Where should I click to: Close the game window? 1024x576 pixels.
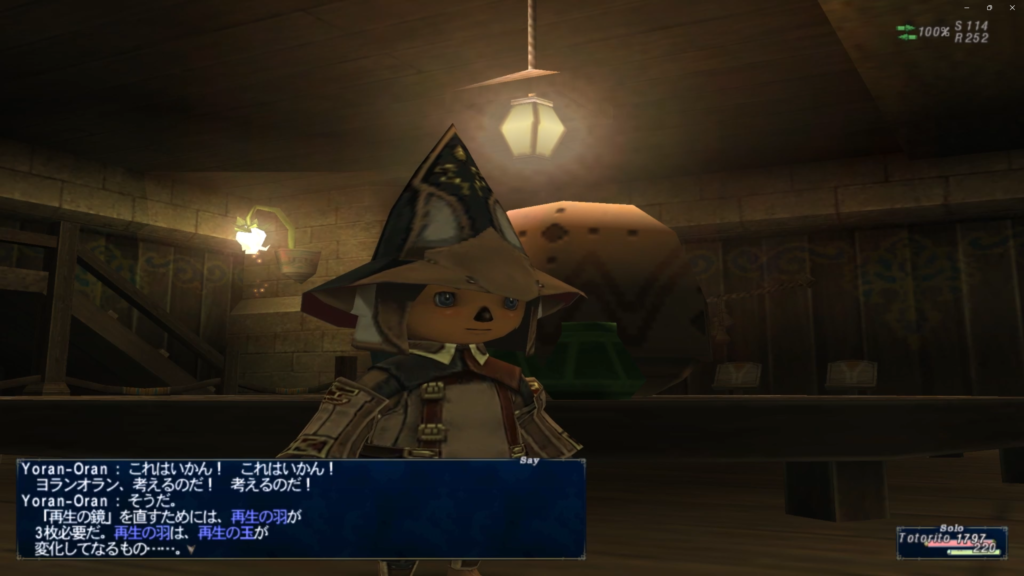click(1012, 7)
